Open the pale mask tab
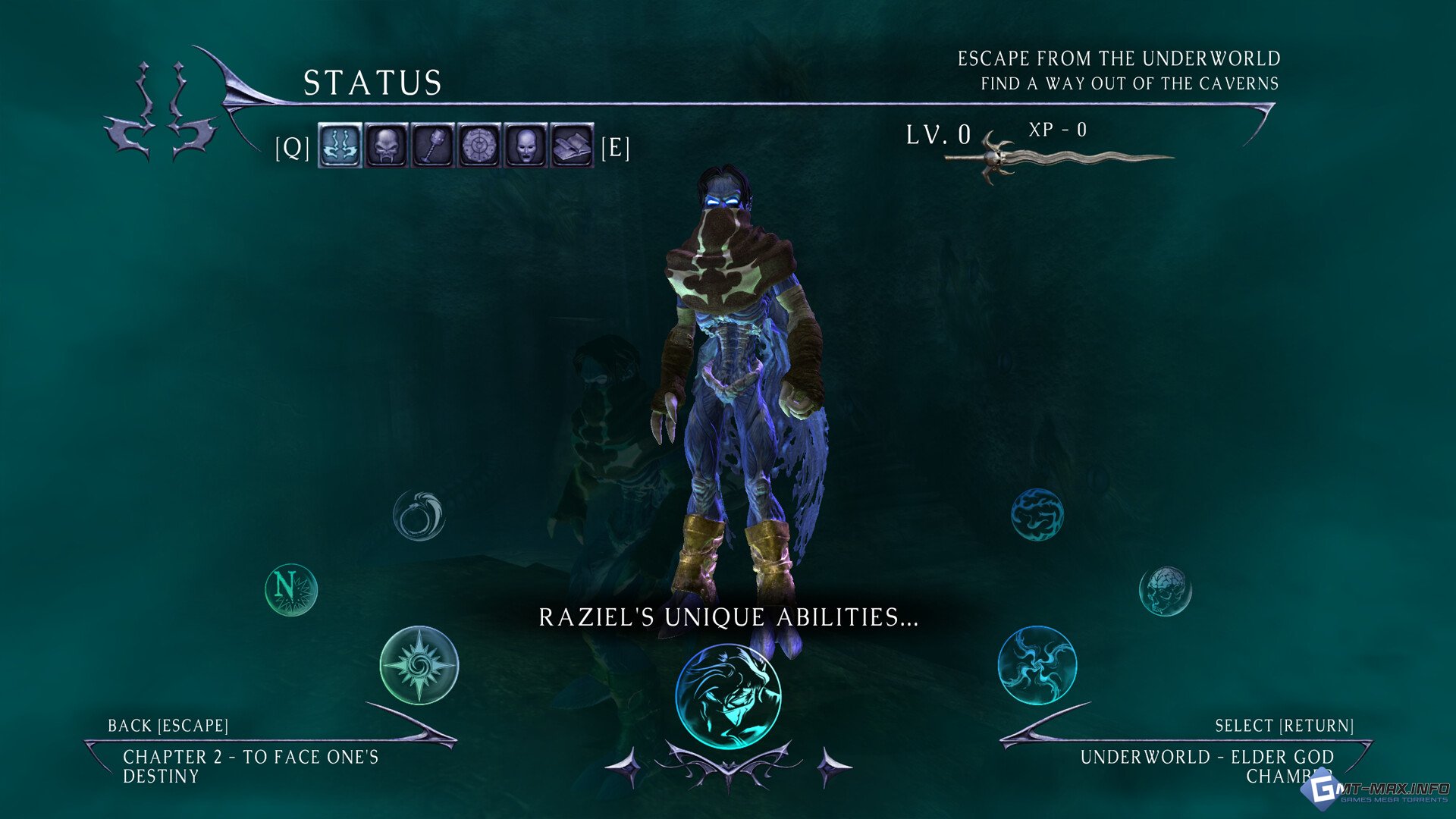 526,145
